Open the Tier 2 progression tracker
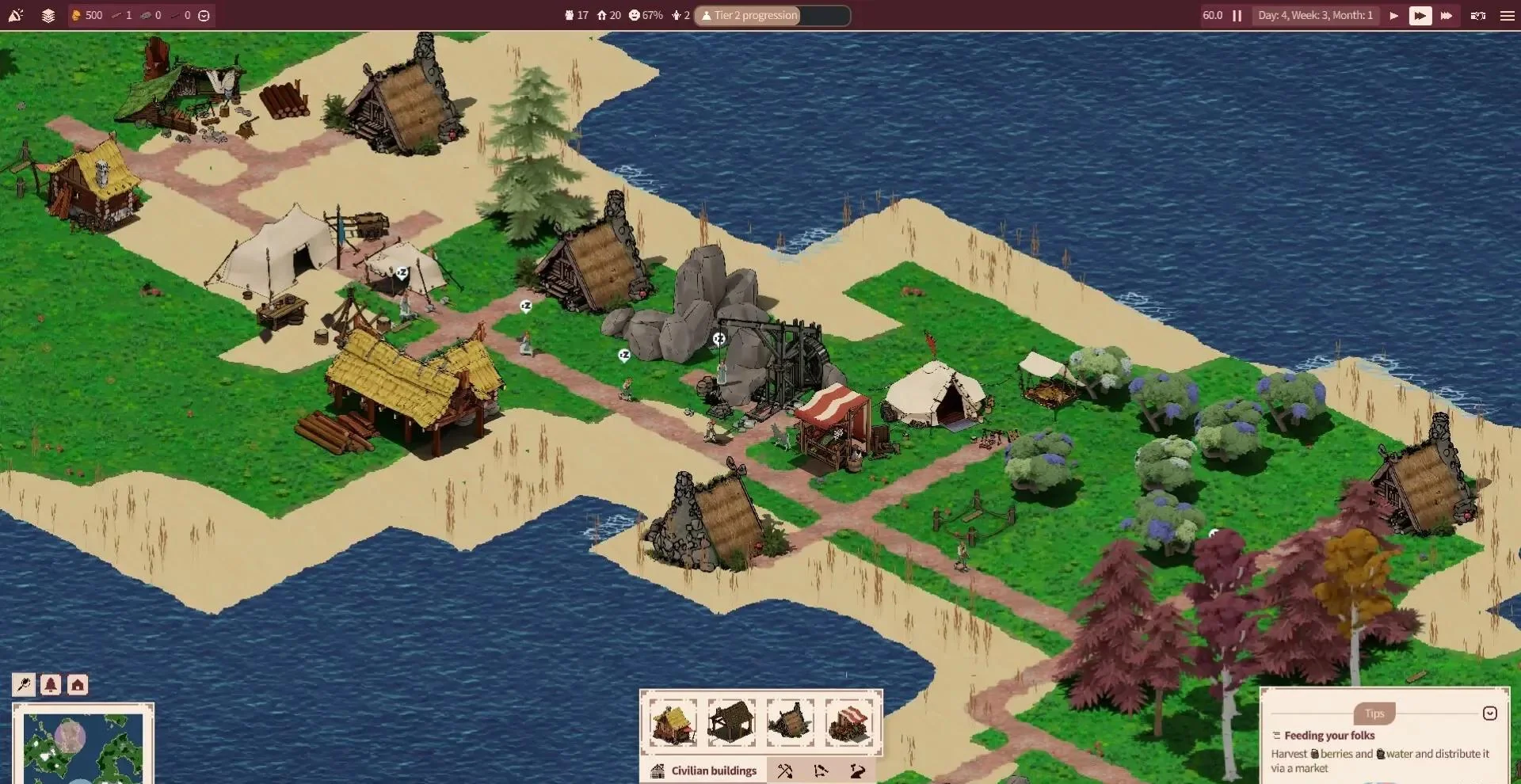Image resolution: width=1521 pixels, height=784 pixels. tap(772, 16)
